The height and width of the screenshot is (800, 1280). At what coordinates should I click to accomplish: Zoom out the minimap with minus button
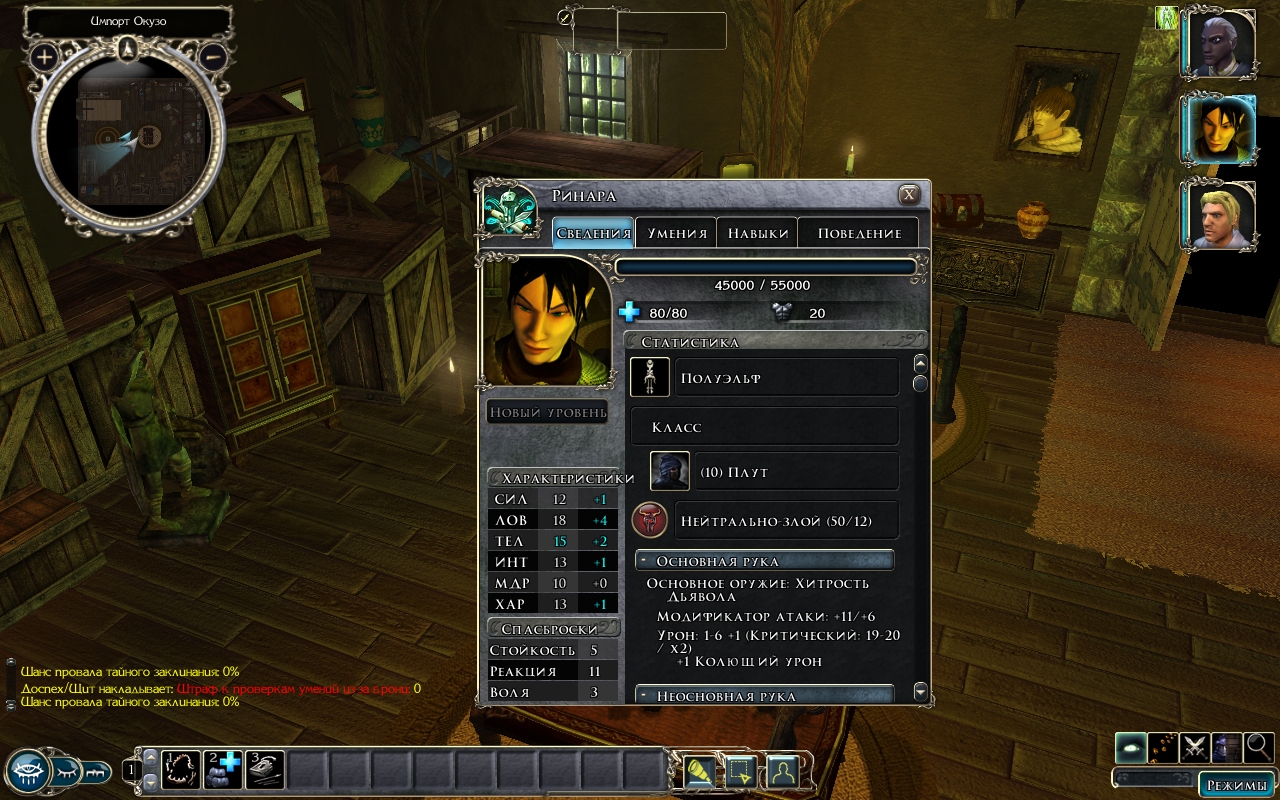(x=212, y=56)
